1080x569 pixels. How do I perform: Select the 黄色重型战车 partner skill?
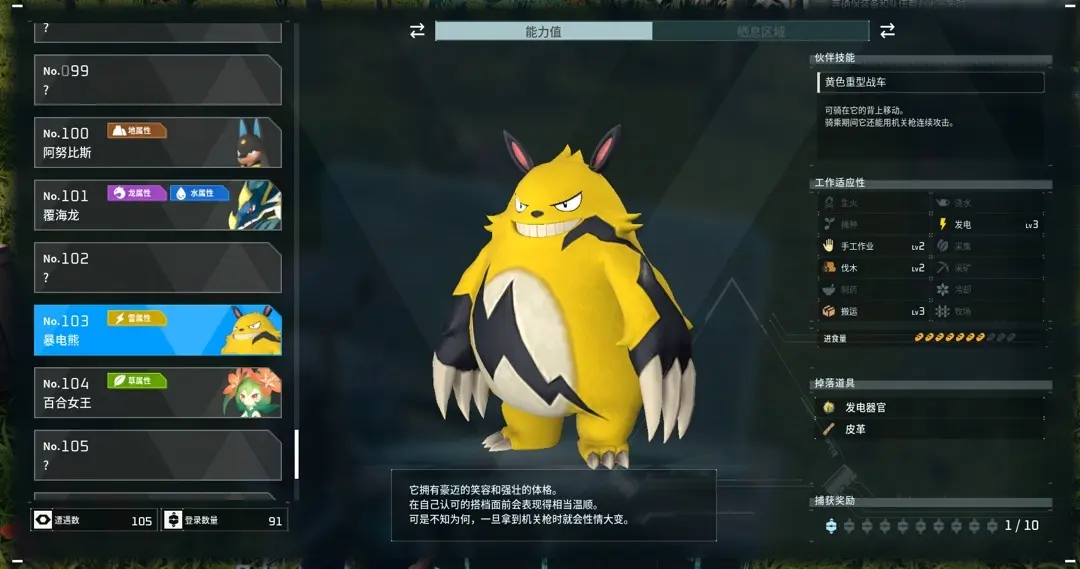coord(930,82)
